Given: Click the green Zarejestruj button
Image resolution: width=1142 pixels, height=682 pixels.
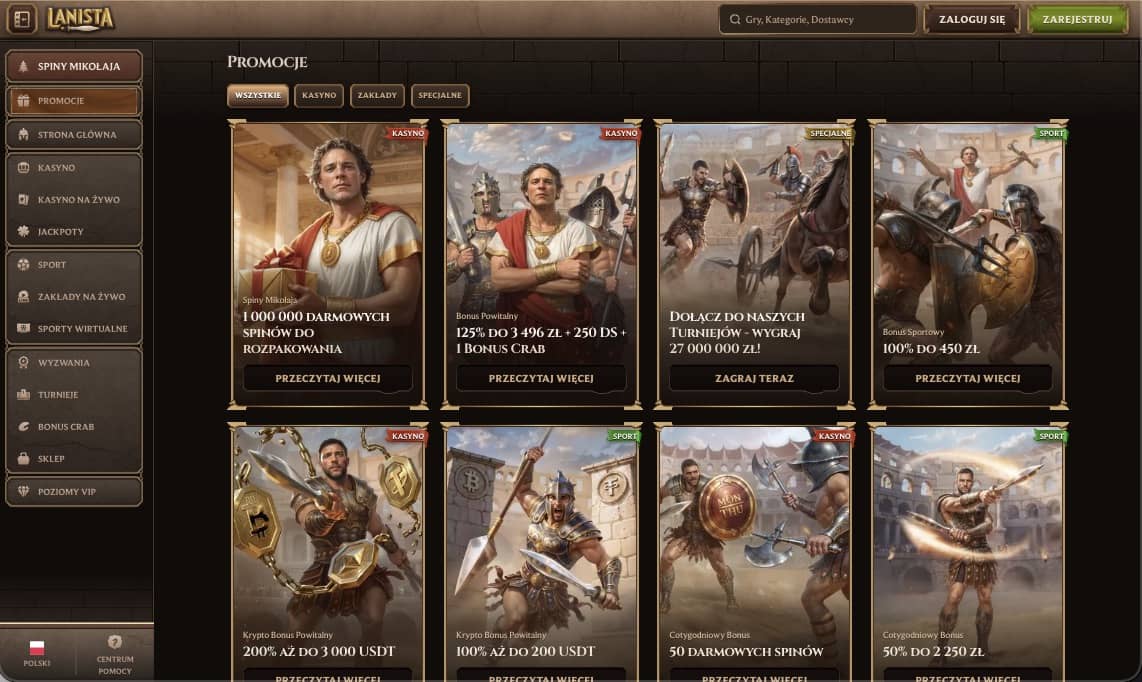Looking at the screenshot, I should click(1077, 19).
